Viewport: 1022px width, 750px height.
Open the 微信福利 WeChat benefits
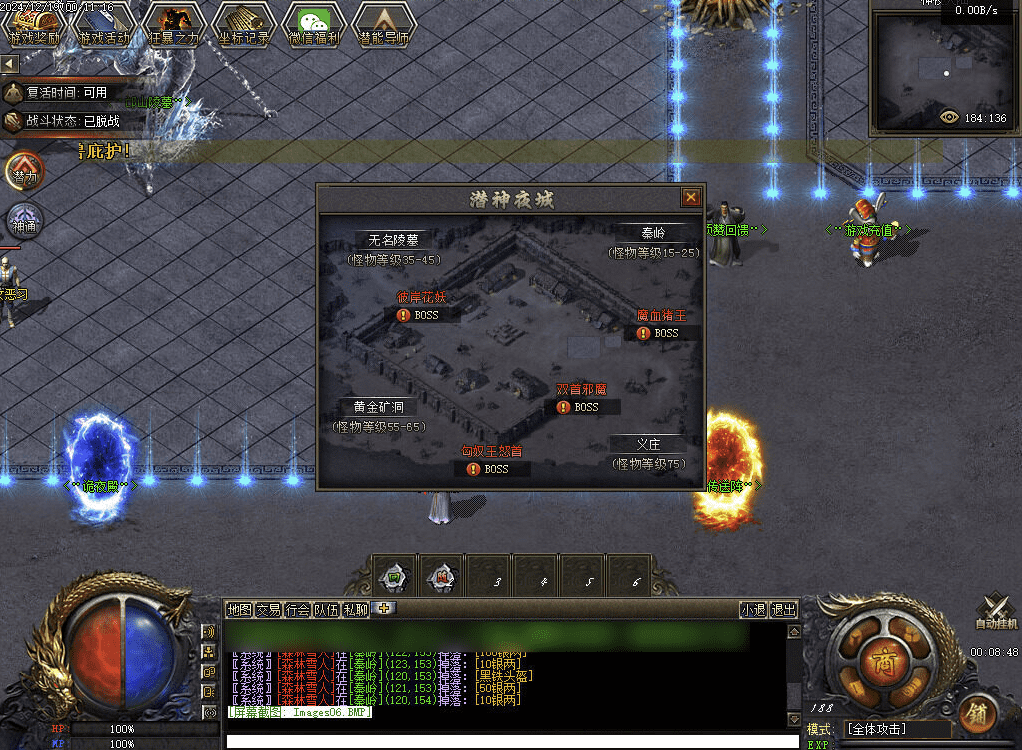point(314,23)
